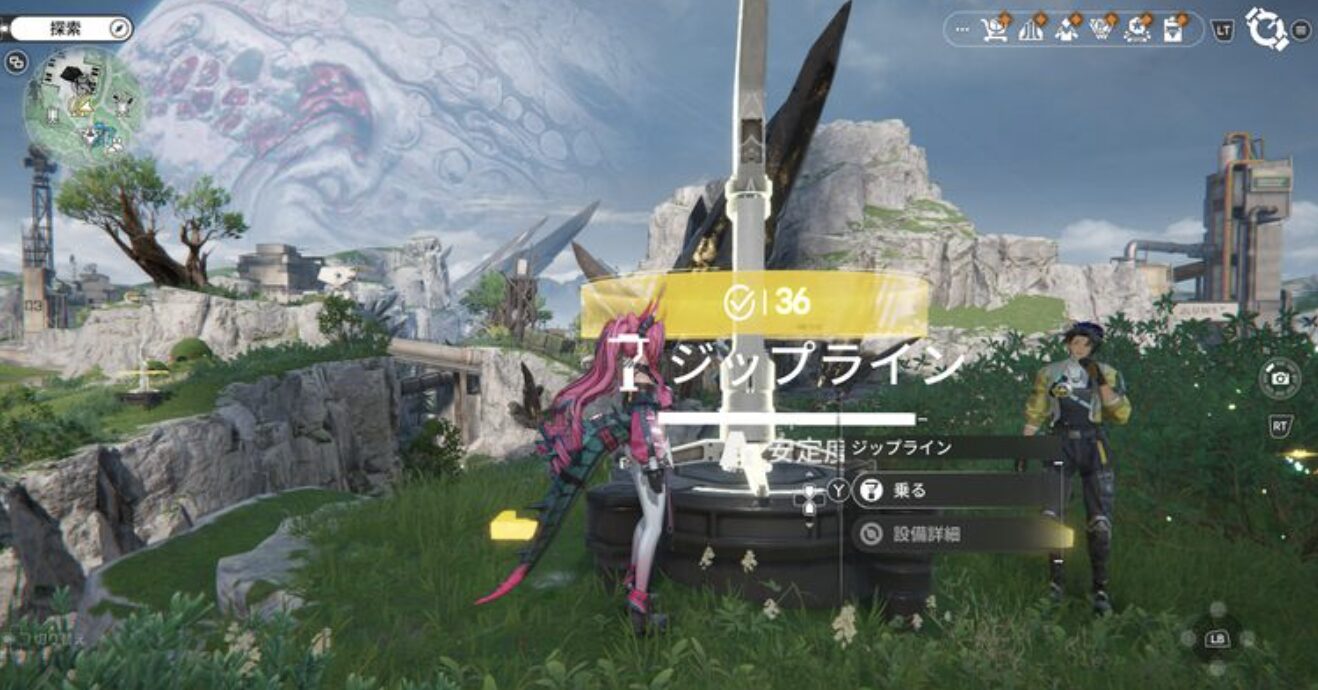
Task: Open the clipboard icon in top bar
Action: 1173,30
